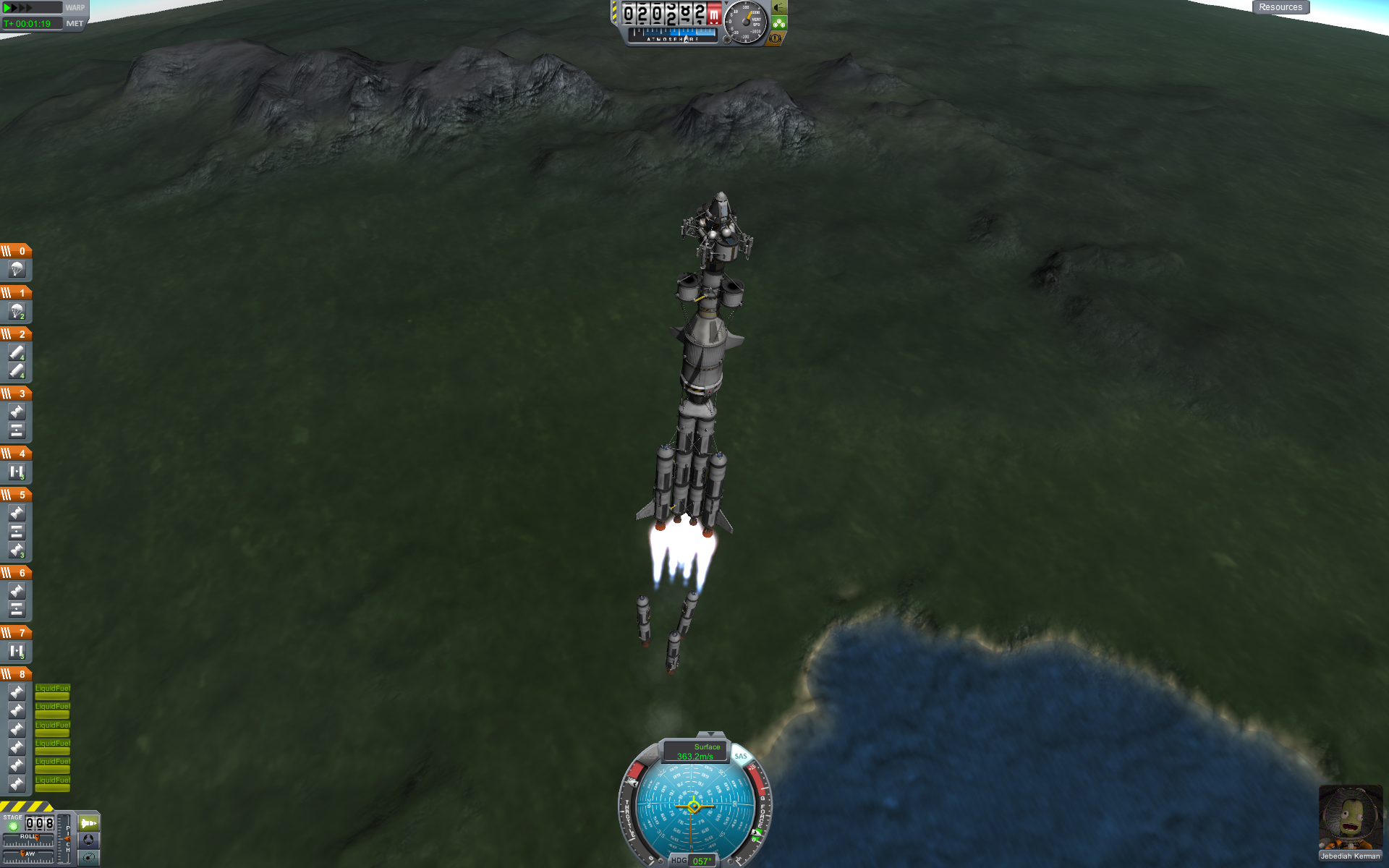Click Jebediah Kerman's crew portrait
This screenshot has height=868, width=1389.
[x=1350, y=818]
